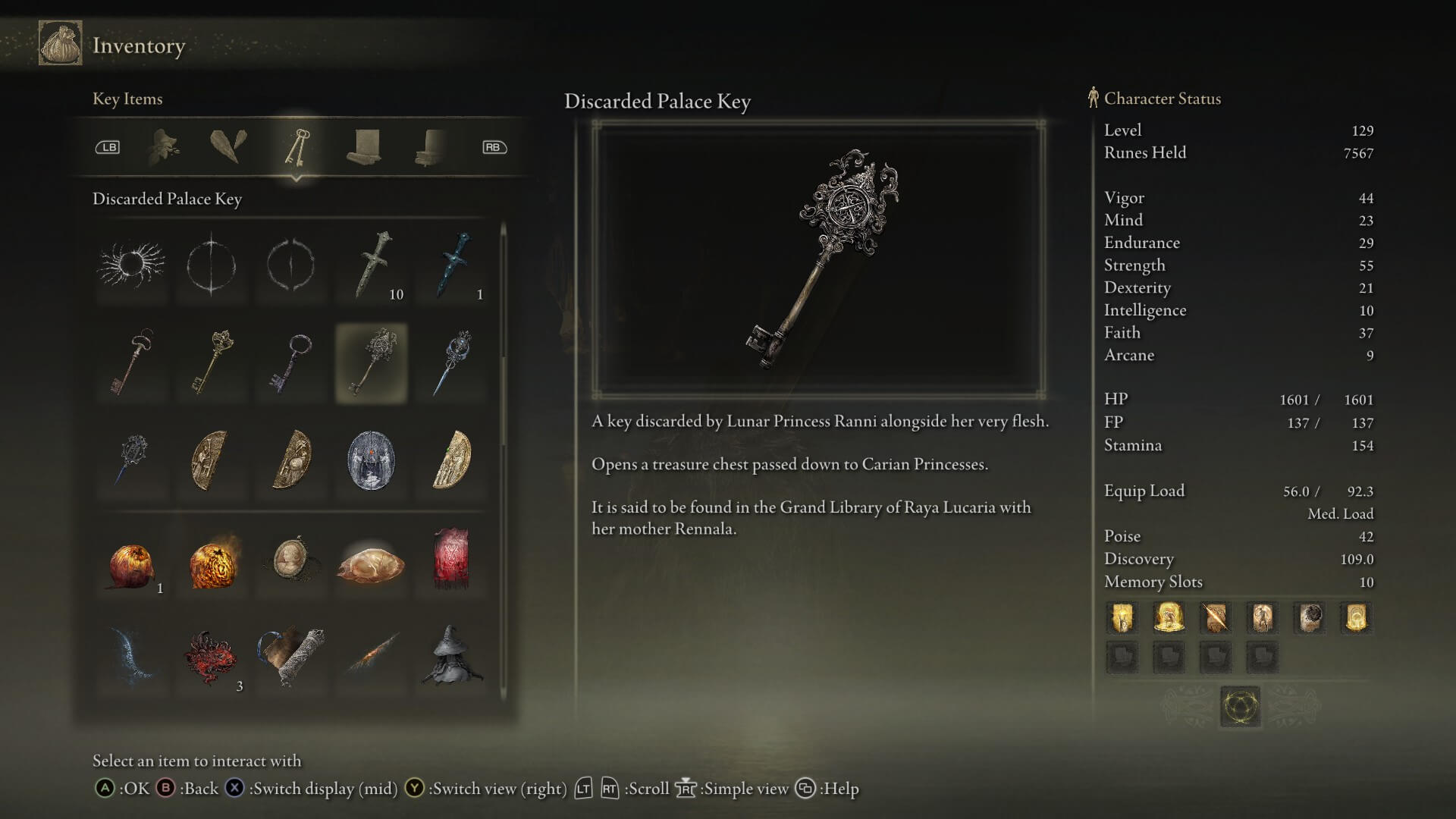Screen dimensions: 1456x819
Task: Select the witch-hat doll item icon
Action: point(451,656)
